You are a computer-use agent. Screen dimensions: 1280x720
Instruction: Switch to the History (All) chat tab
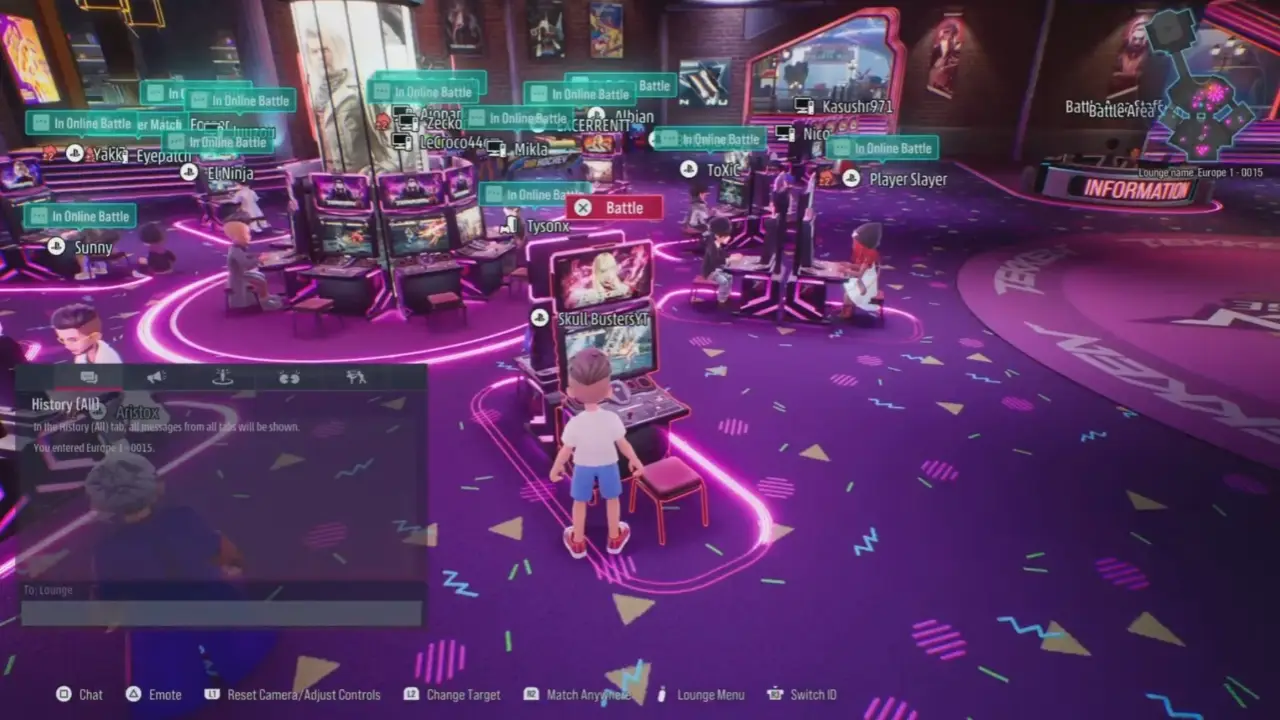pyautogui.click(x=89, y=377)
